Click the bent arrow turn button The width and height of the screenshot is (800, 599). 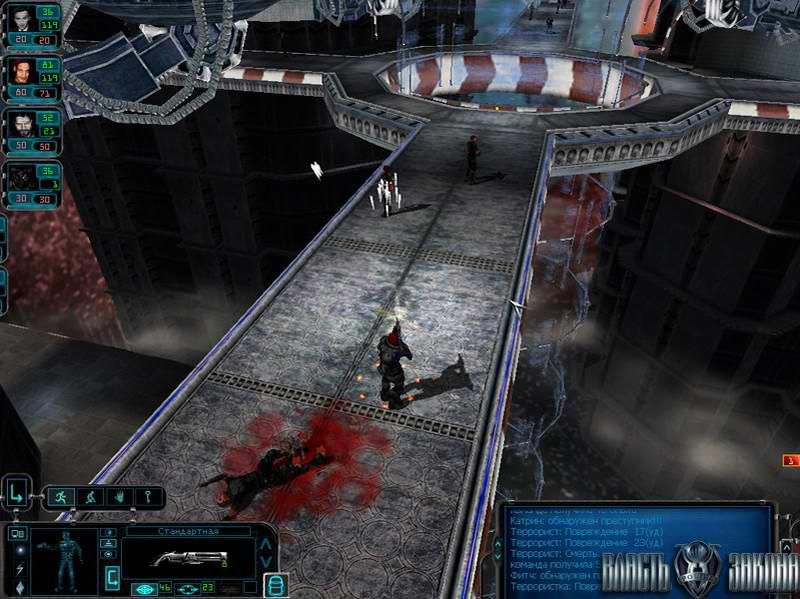[19, 494]
